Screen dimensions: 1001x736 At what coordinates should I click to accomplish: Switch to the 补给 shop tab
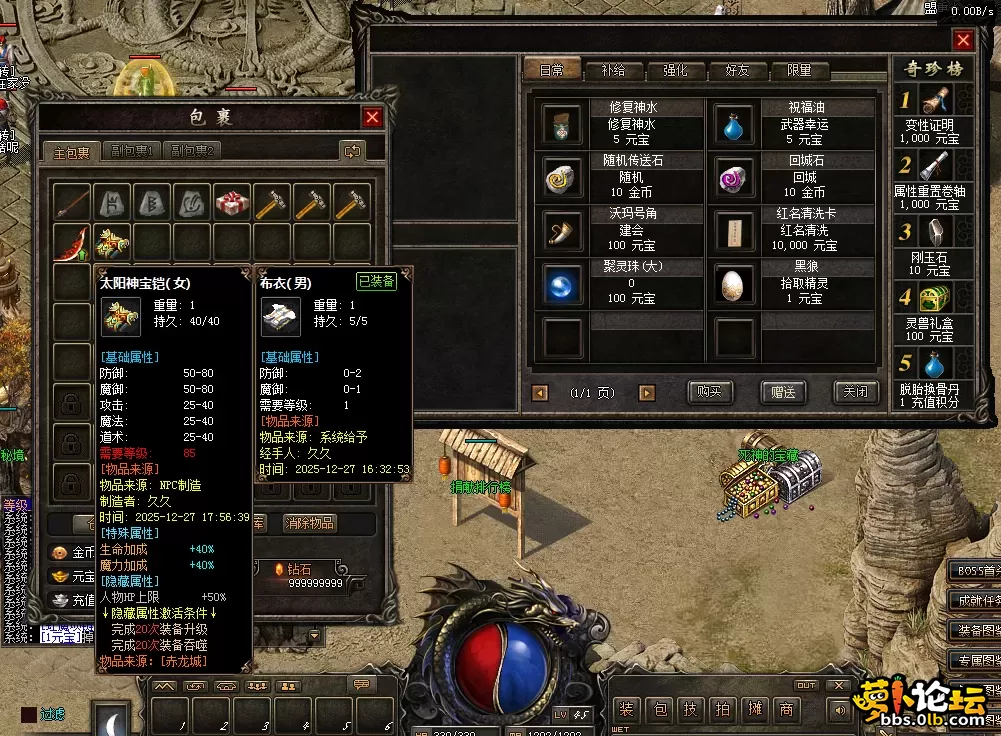coord(613,71)
